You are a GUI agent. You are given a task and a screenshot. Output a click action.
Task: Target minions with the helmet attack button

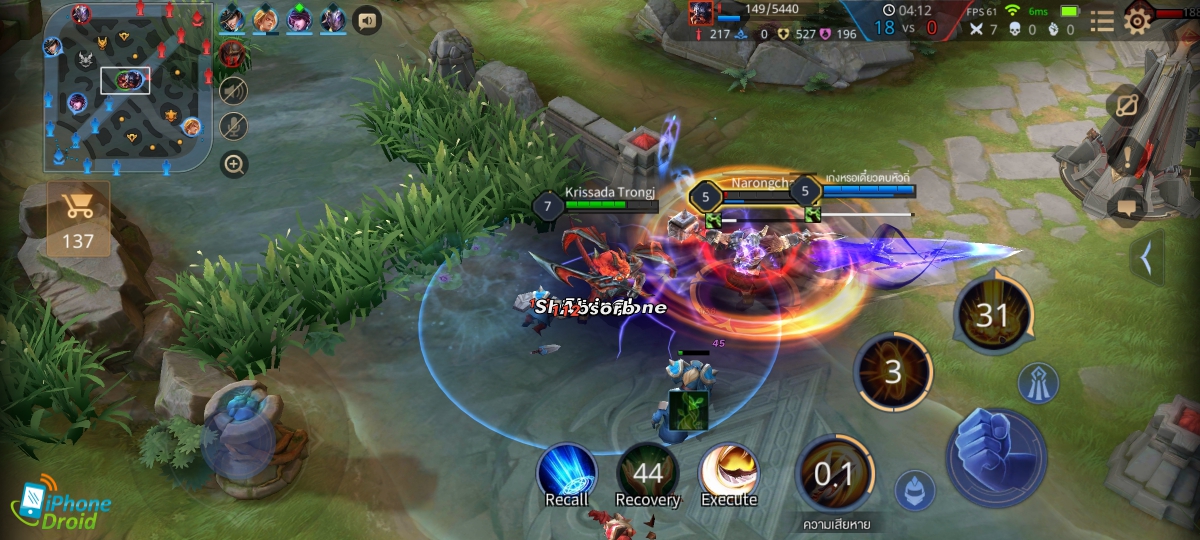[914, 490]
